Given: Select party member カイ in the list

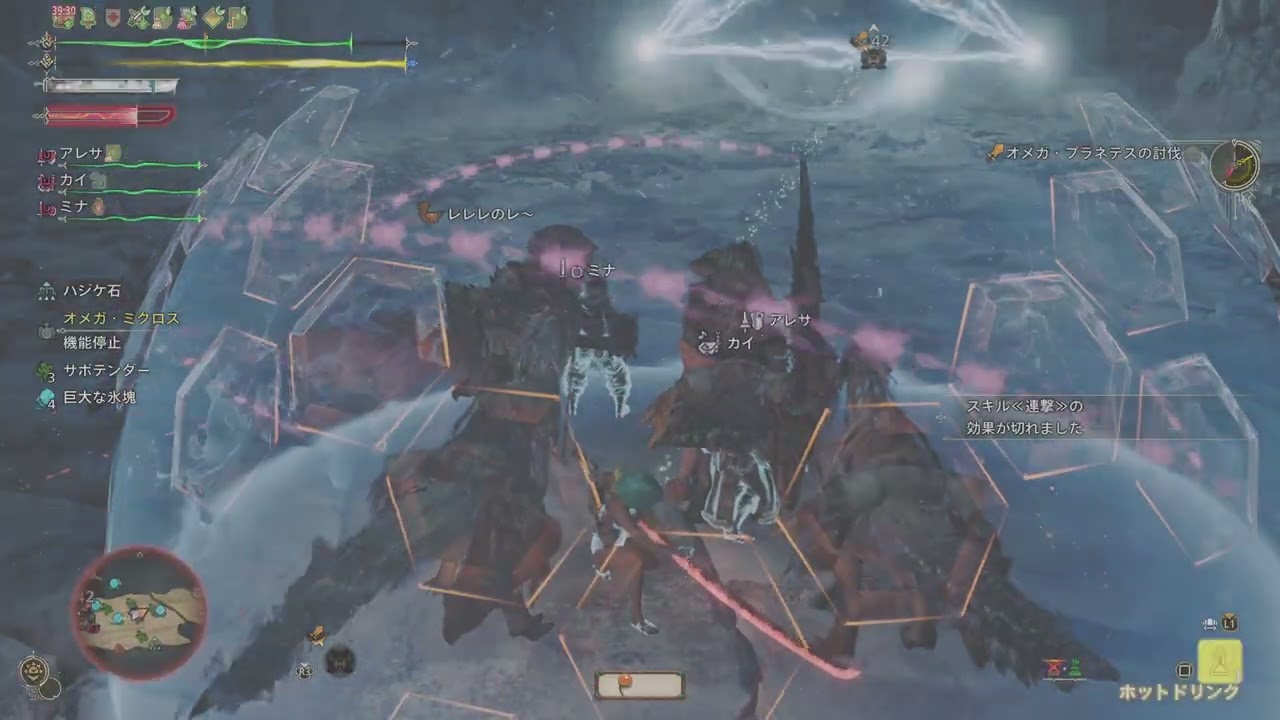Looking at the screenshot, I should click(73, 180).
